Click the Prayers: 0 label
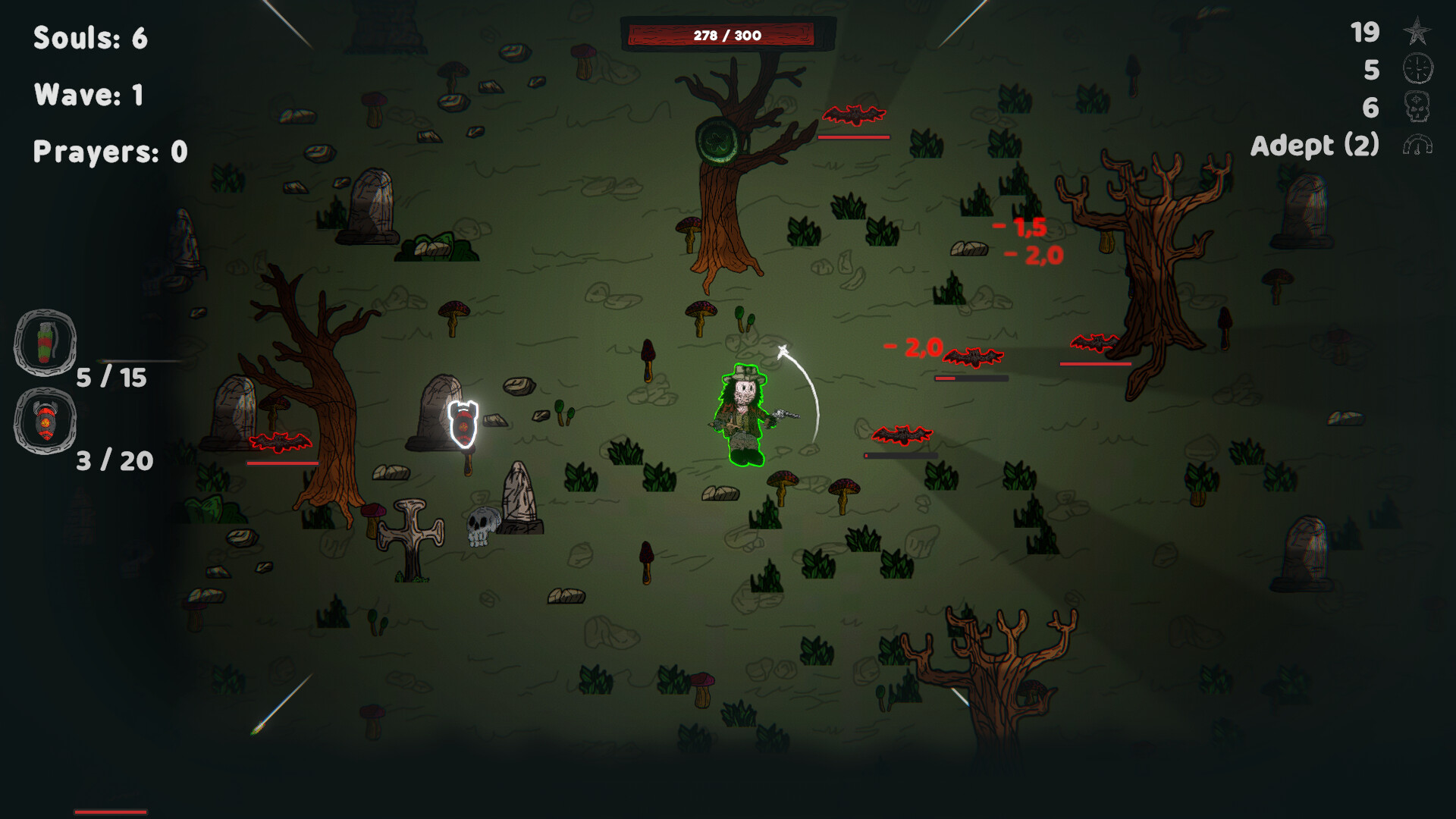 coord(109,150)
